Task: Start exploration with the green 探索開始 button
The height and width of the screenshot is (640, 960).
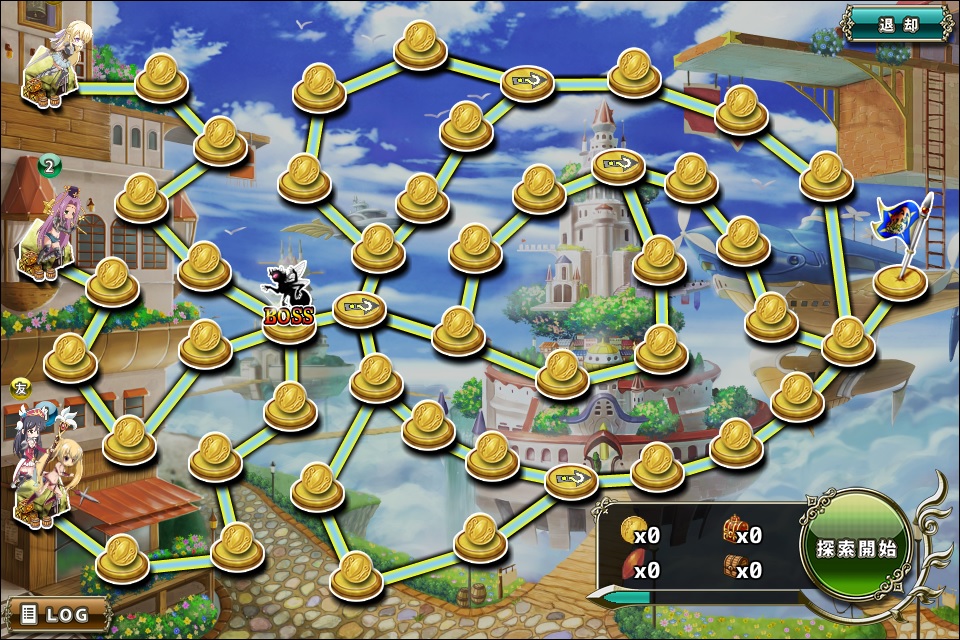Action: pos(855,549)
